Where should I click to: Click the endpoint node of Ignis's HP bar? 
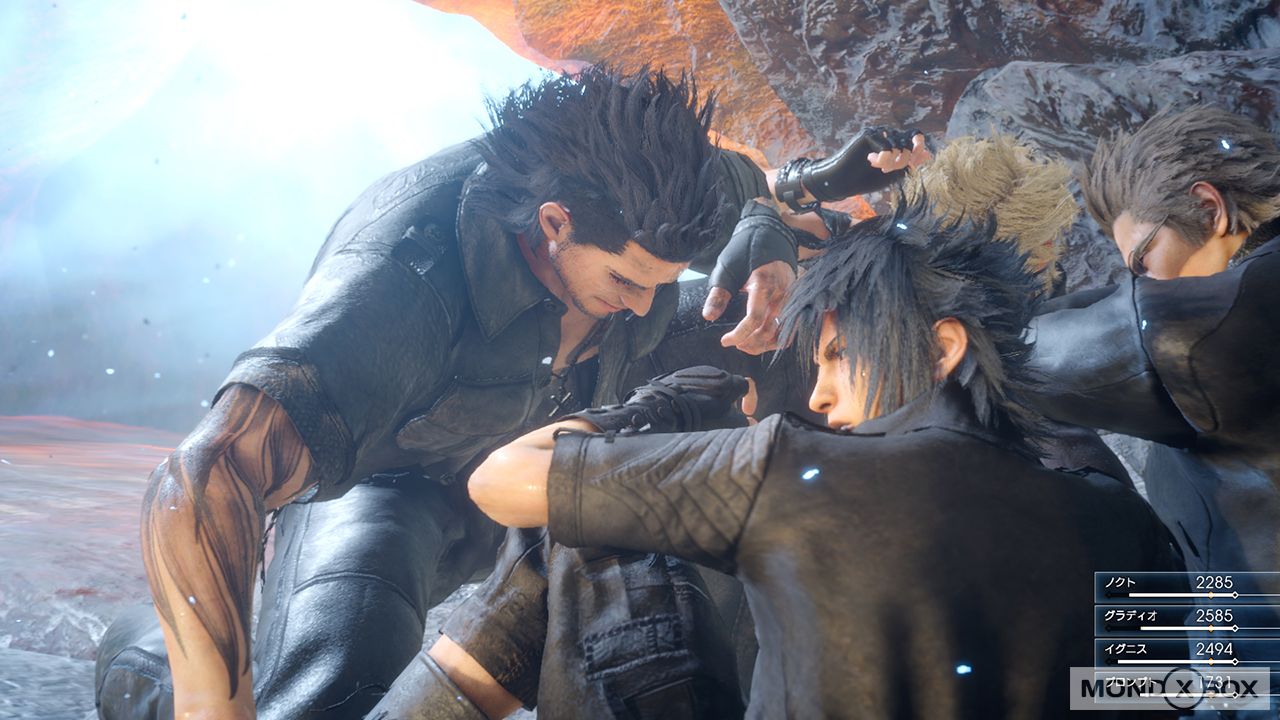pyautogui.click(x=1235, y=660)
